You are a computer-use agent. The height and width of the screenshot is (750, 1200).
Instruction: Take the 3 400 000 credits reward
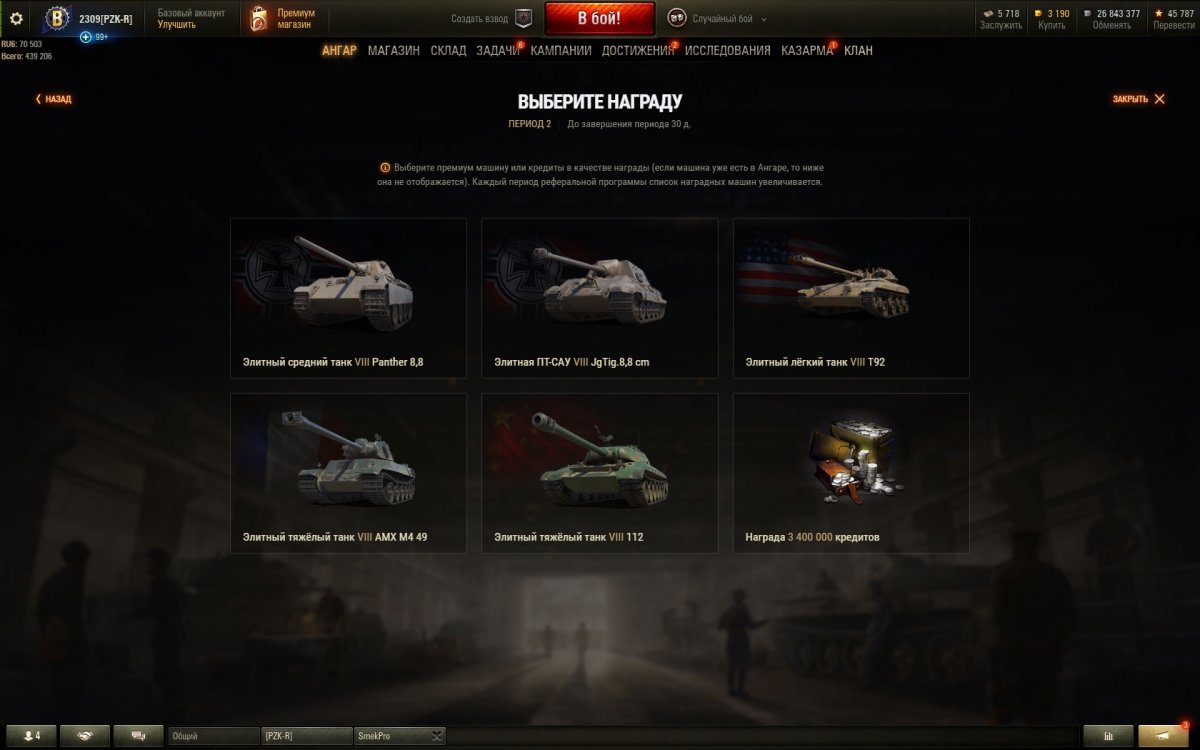[x=851, y=473]
